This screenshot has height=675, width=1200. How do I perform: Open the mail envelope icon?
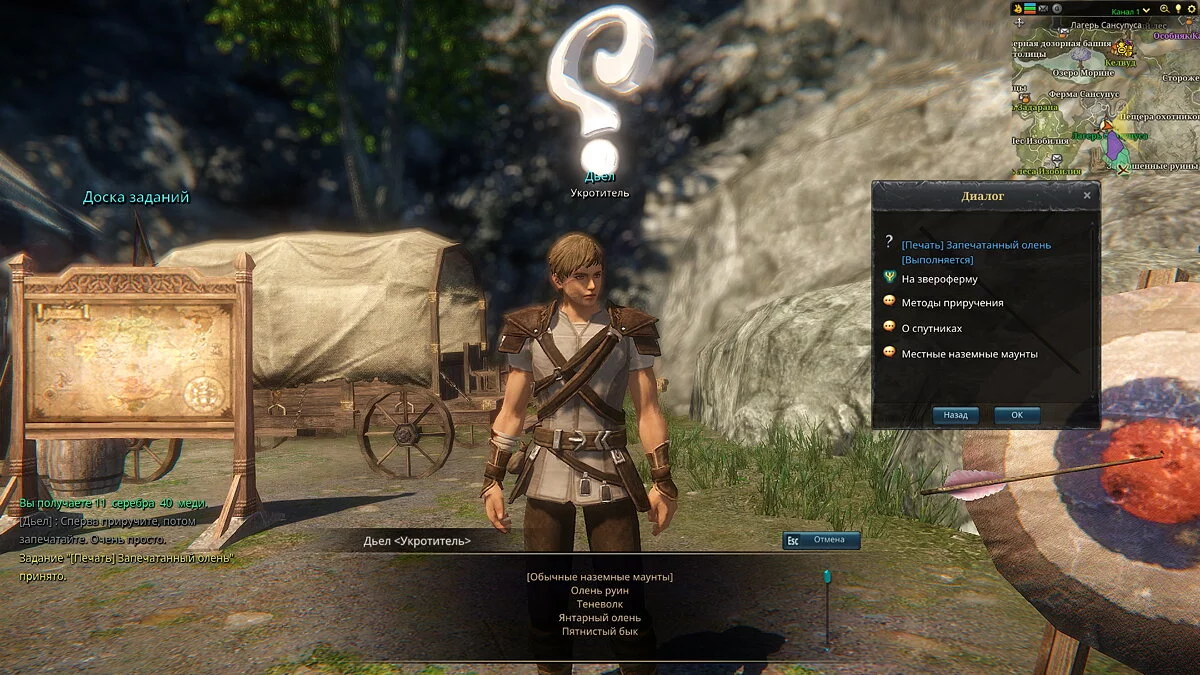pyautogui.click(x=1043, y=9)
